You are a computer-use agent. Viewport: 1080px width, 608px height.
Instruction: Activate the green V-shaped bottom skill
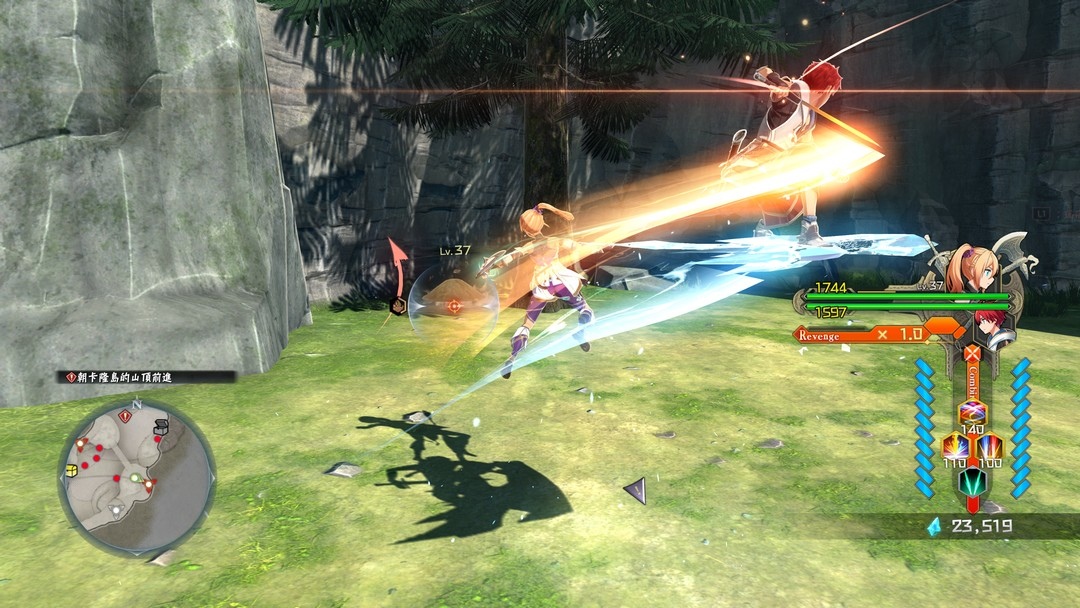pos(971,482)
